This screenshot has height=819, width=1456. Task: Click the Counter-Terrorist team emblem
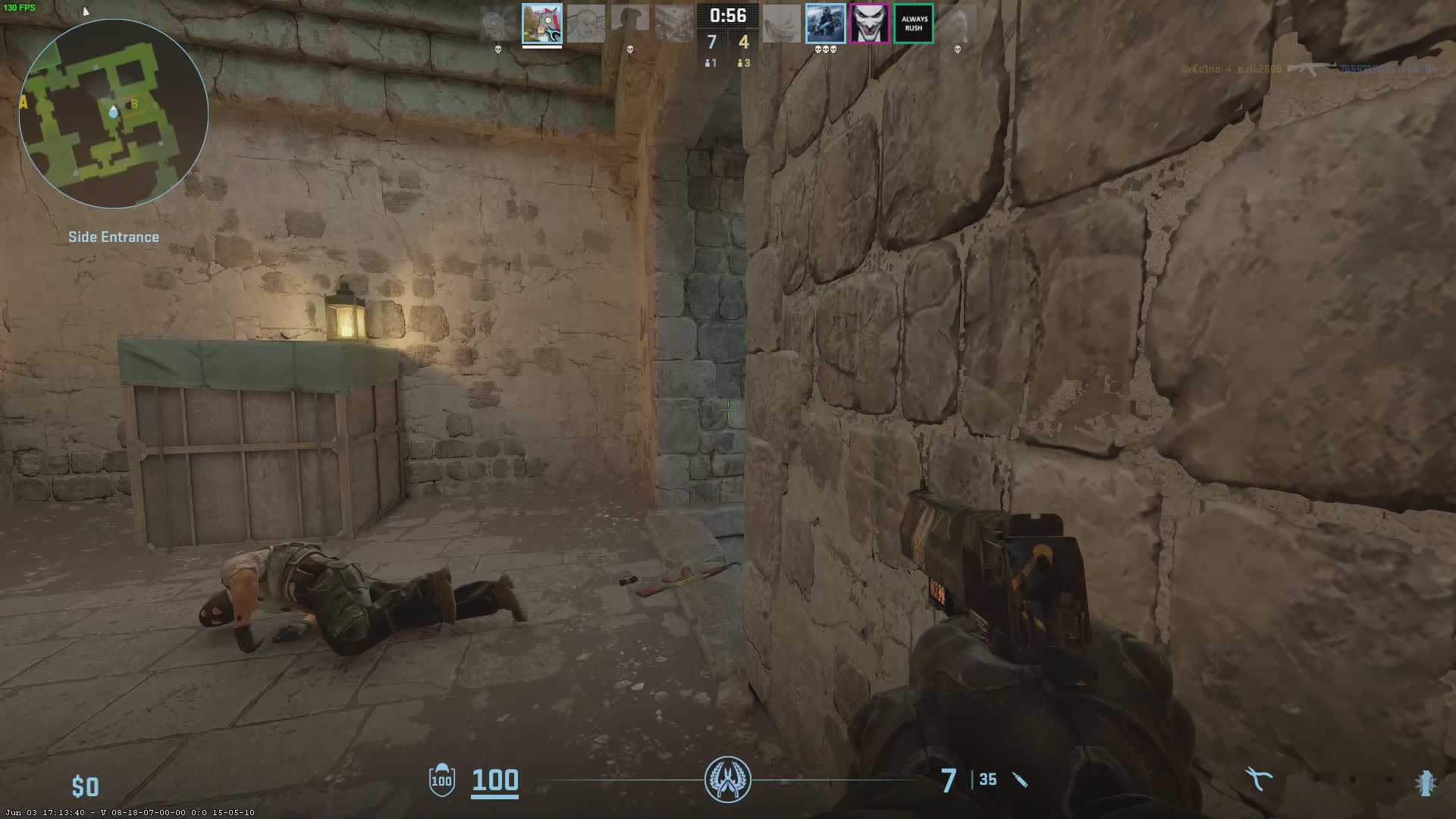[x=728, y=780]
